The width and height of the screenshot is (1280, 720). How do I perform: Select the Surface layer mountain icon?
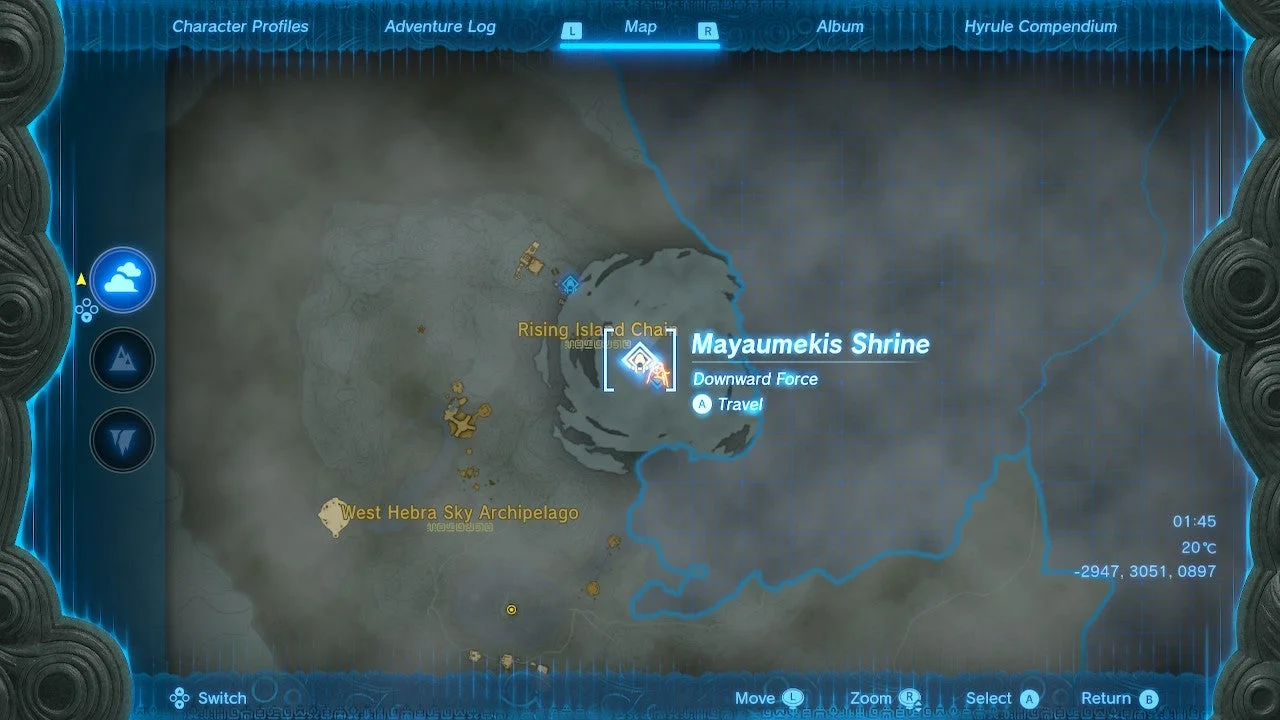click(x=122, y=360)
